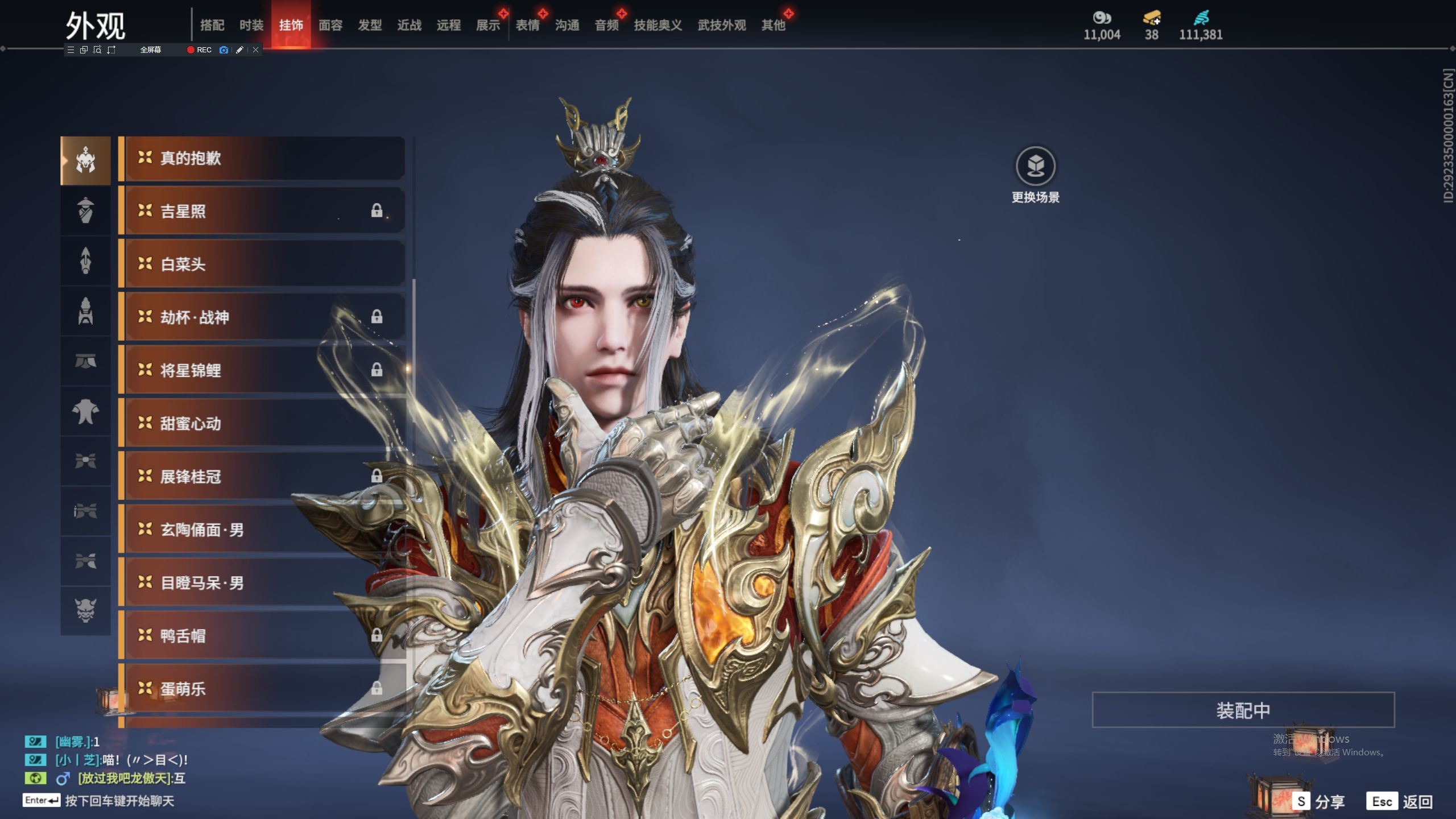The image size is (1456, 819).
Task: Switch to the 搭配 tab
Action: [x=212, y=25]
